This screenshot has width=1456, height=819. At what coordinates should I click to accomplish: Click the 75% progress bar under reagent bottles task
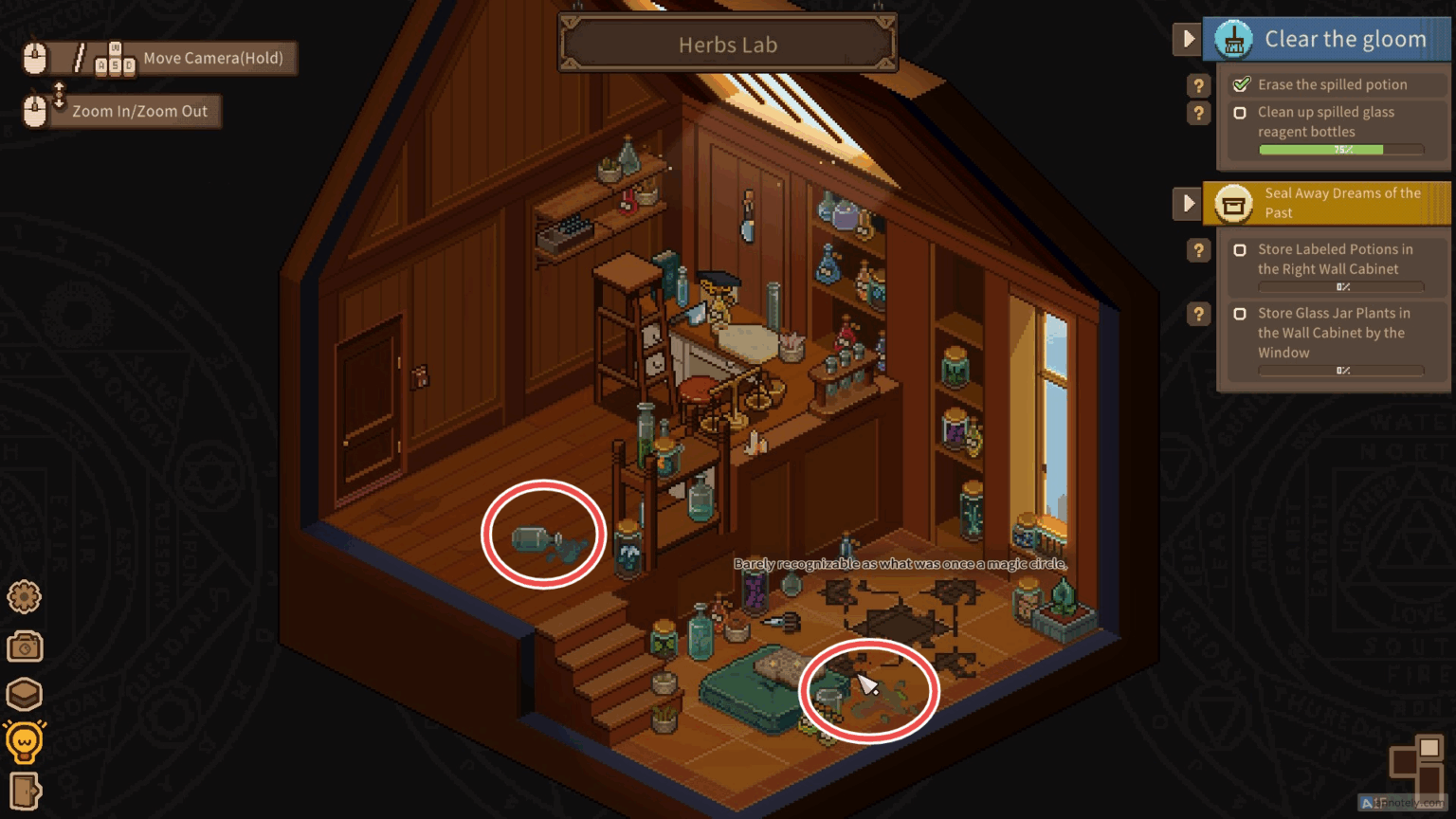coord(1340,149)
